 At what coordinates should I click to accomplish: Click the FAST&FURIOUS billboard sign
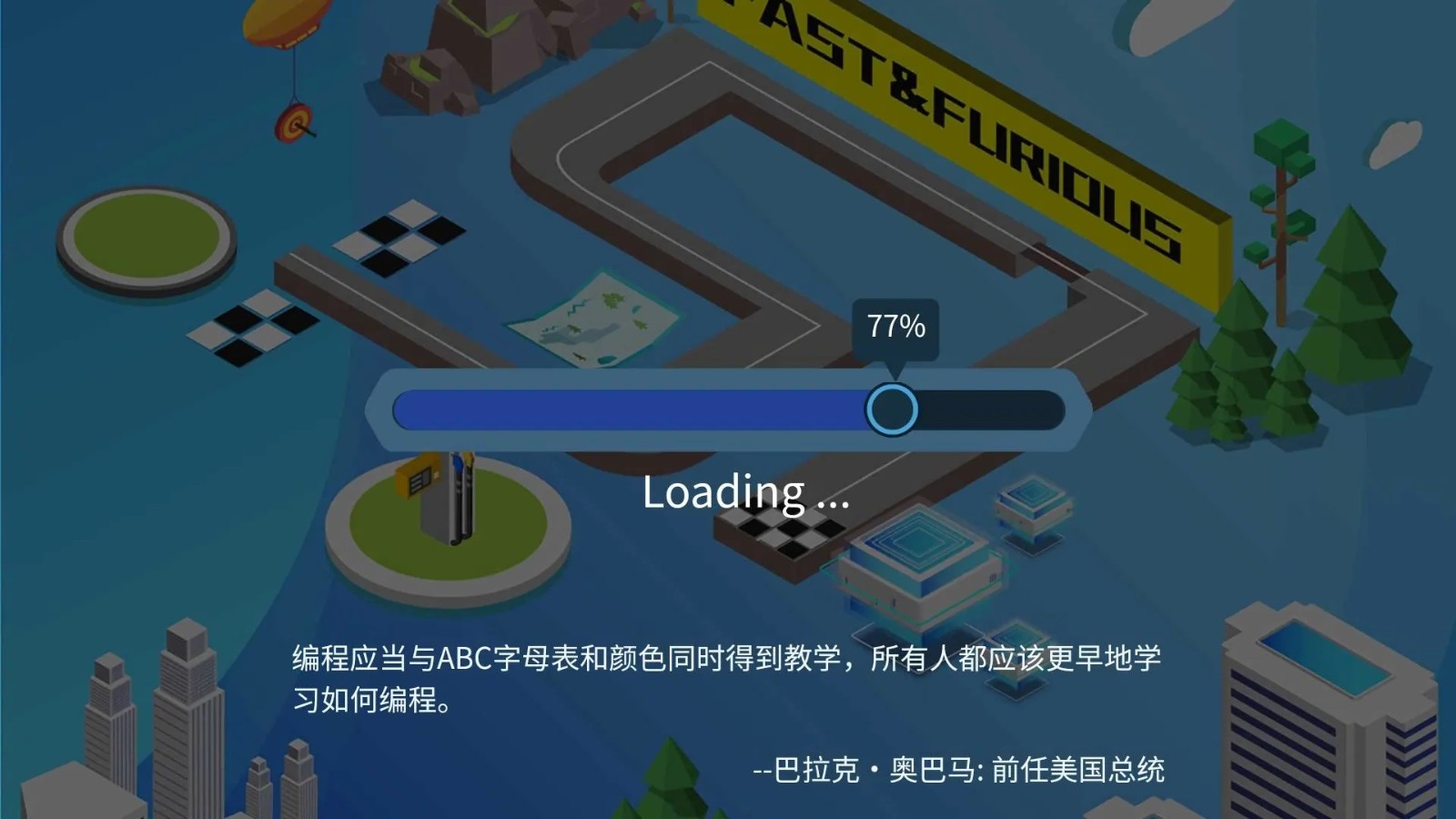coord(965,127)
